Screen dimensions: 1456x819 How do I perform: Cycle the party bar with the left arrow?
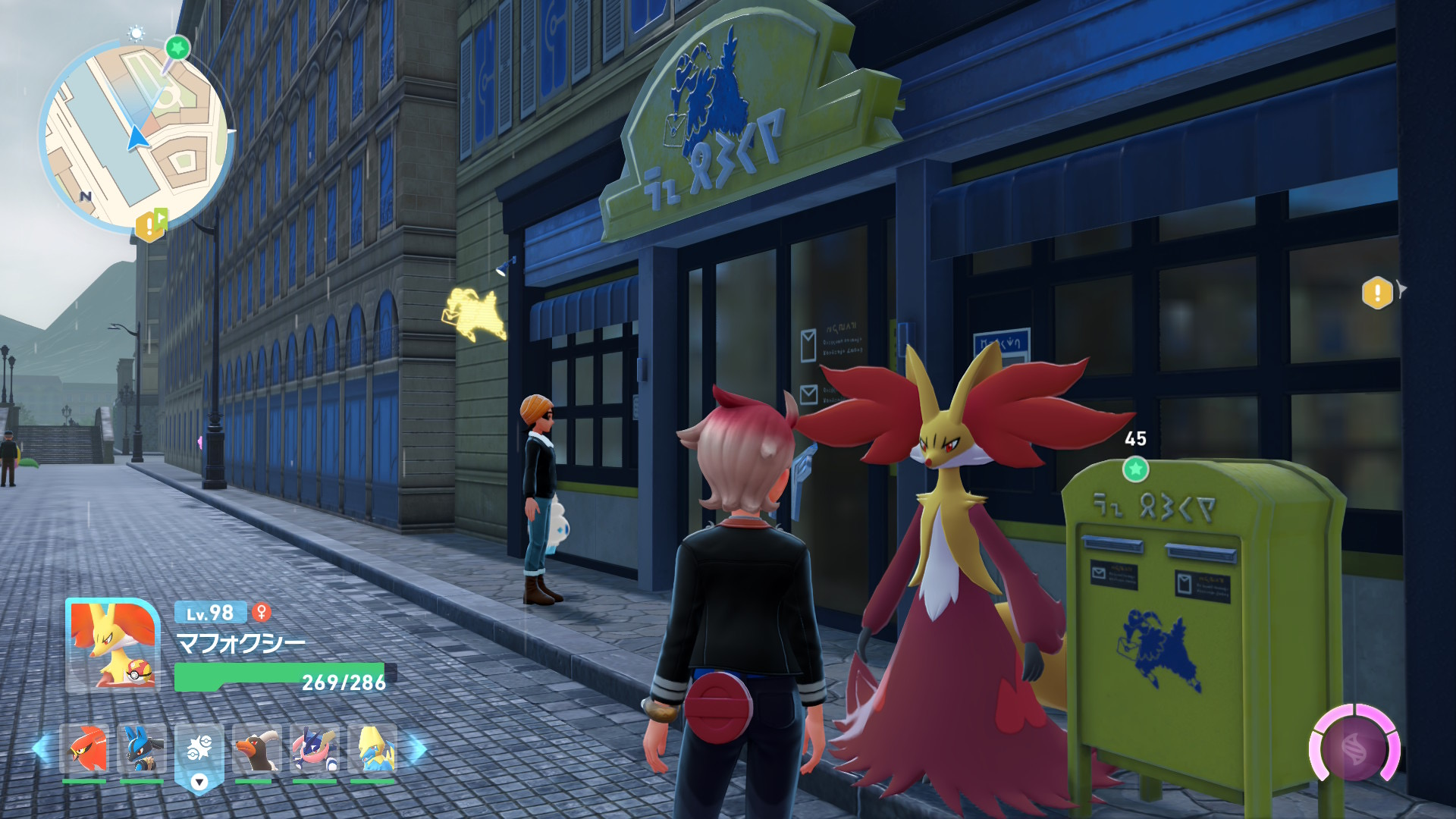41,748
